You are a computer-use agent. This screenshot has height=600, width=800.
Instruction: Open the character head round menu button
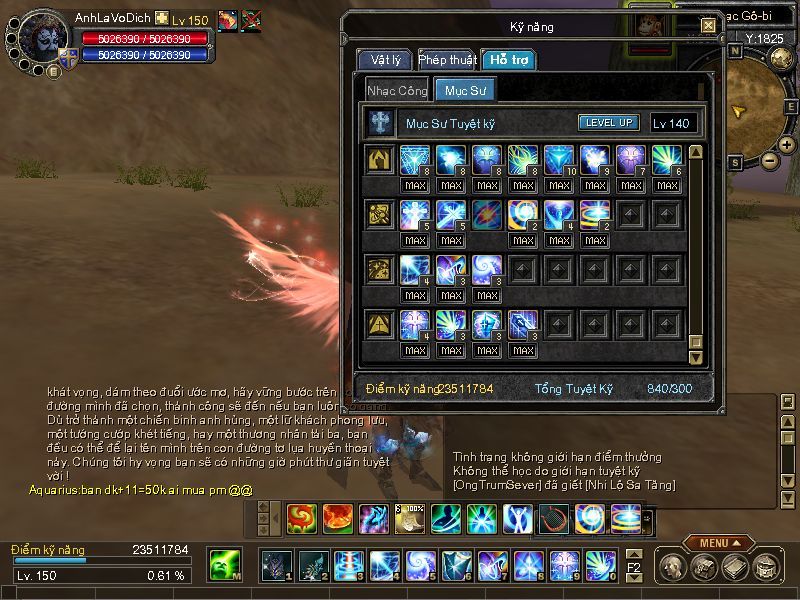[x=672, y=568]
